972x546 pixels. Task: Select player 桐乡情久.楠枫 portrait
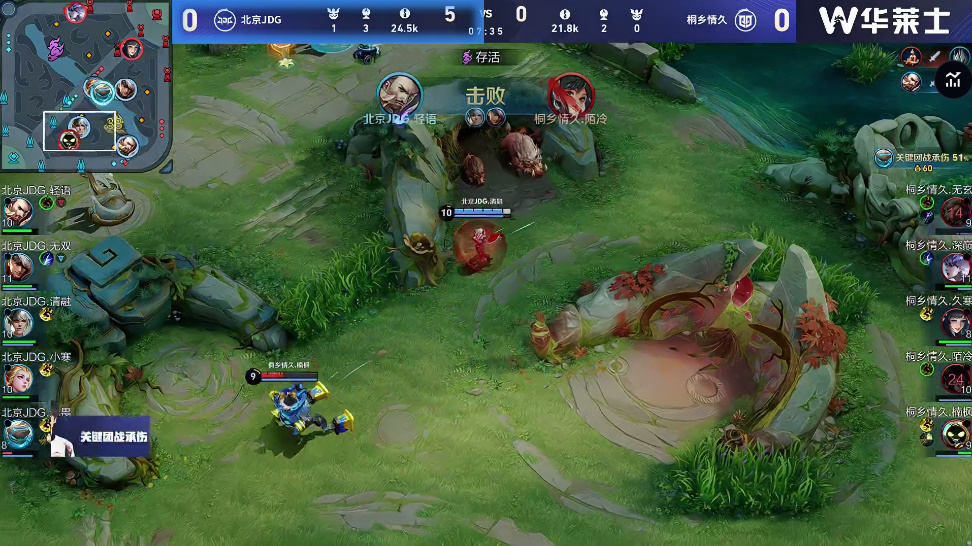coord(955,433)
